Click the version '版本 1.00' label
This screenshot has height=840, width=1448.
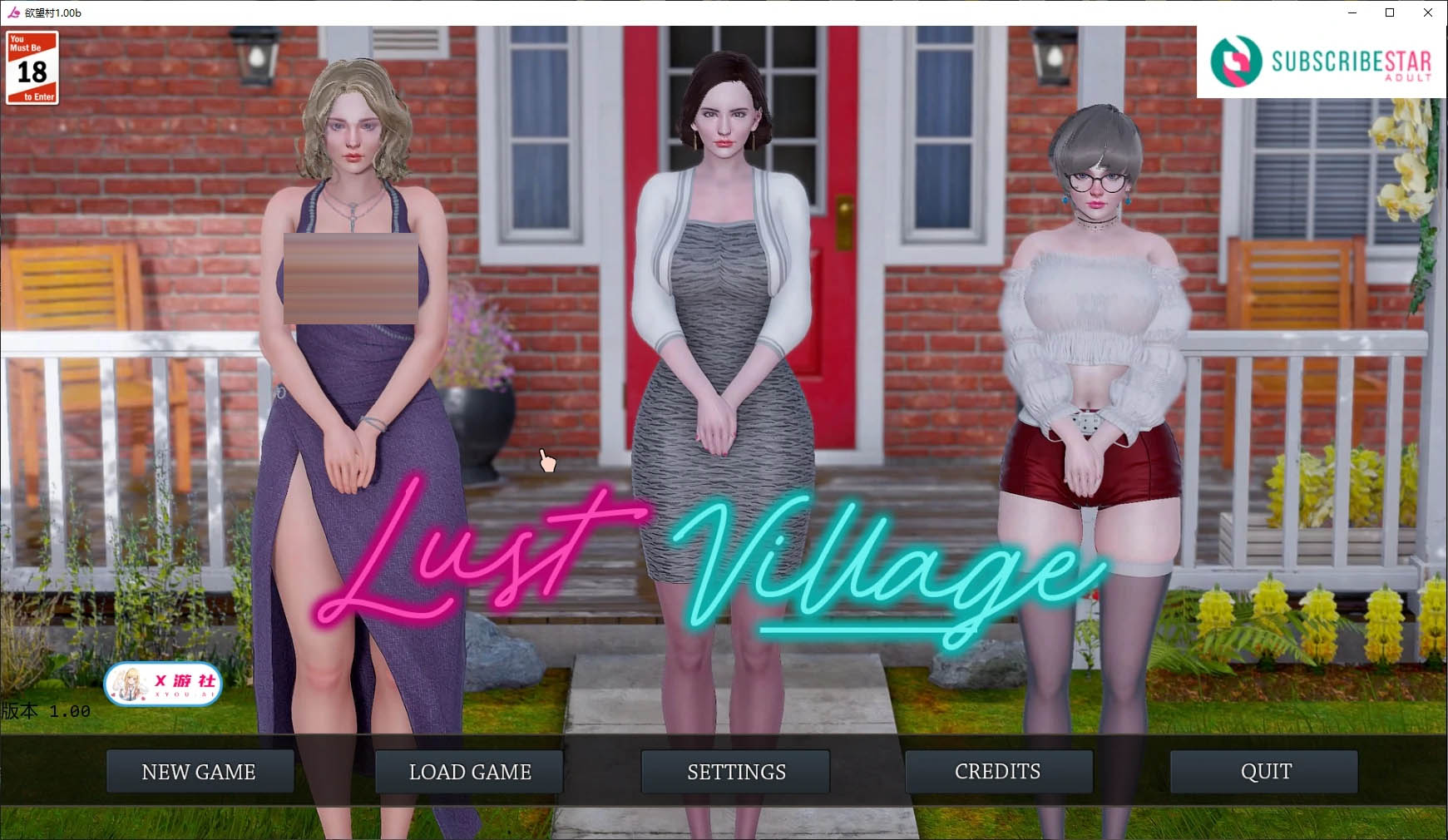click(x=46, y=710)
